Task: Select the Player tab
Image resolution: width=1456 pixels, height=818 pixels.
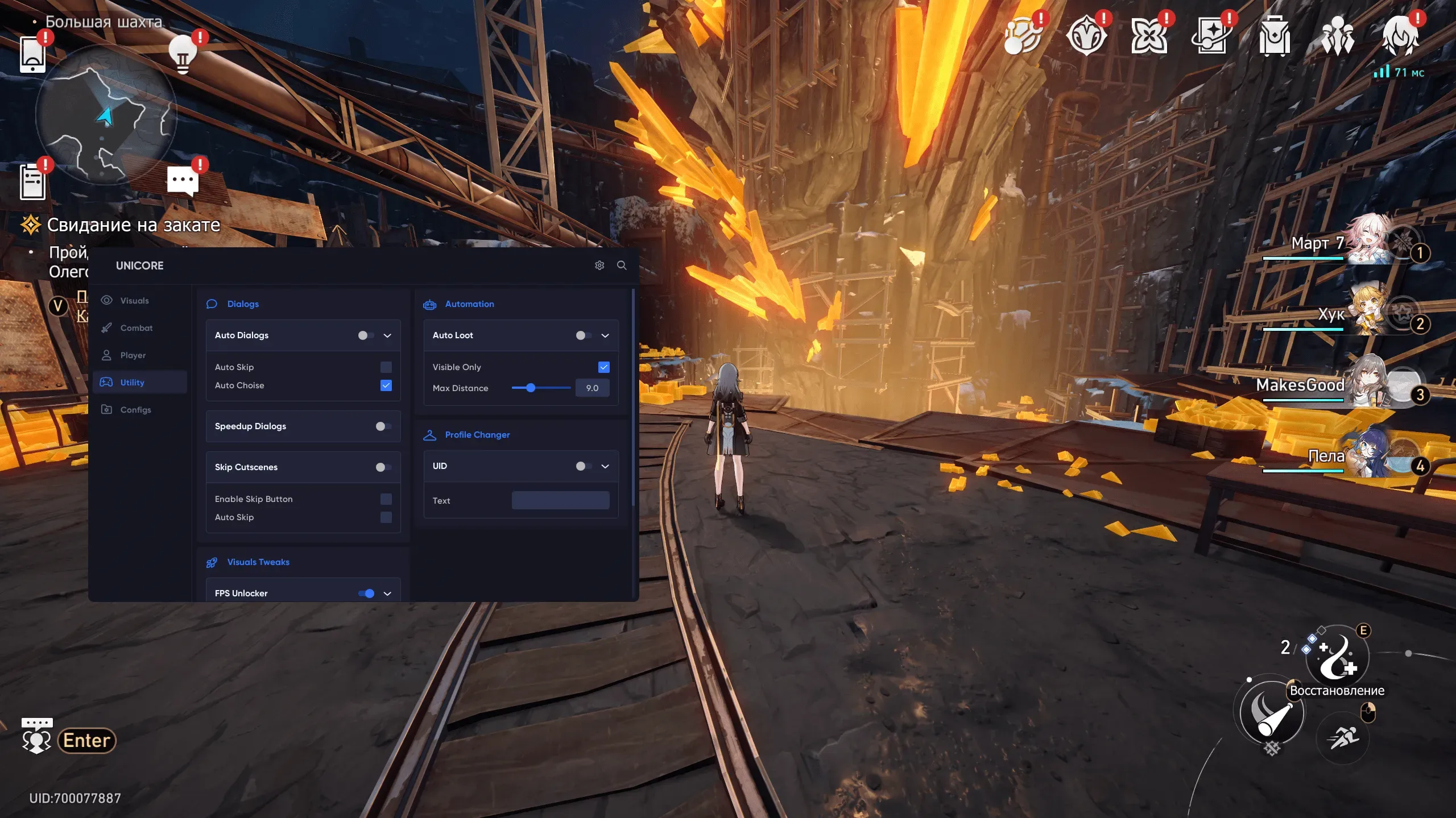Action: (x=133, y=355)
